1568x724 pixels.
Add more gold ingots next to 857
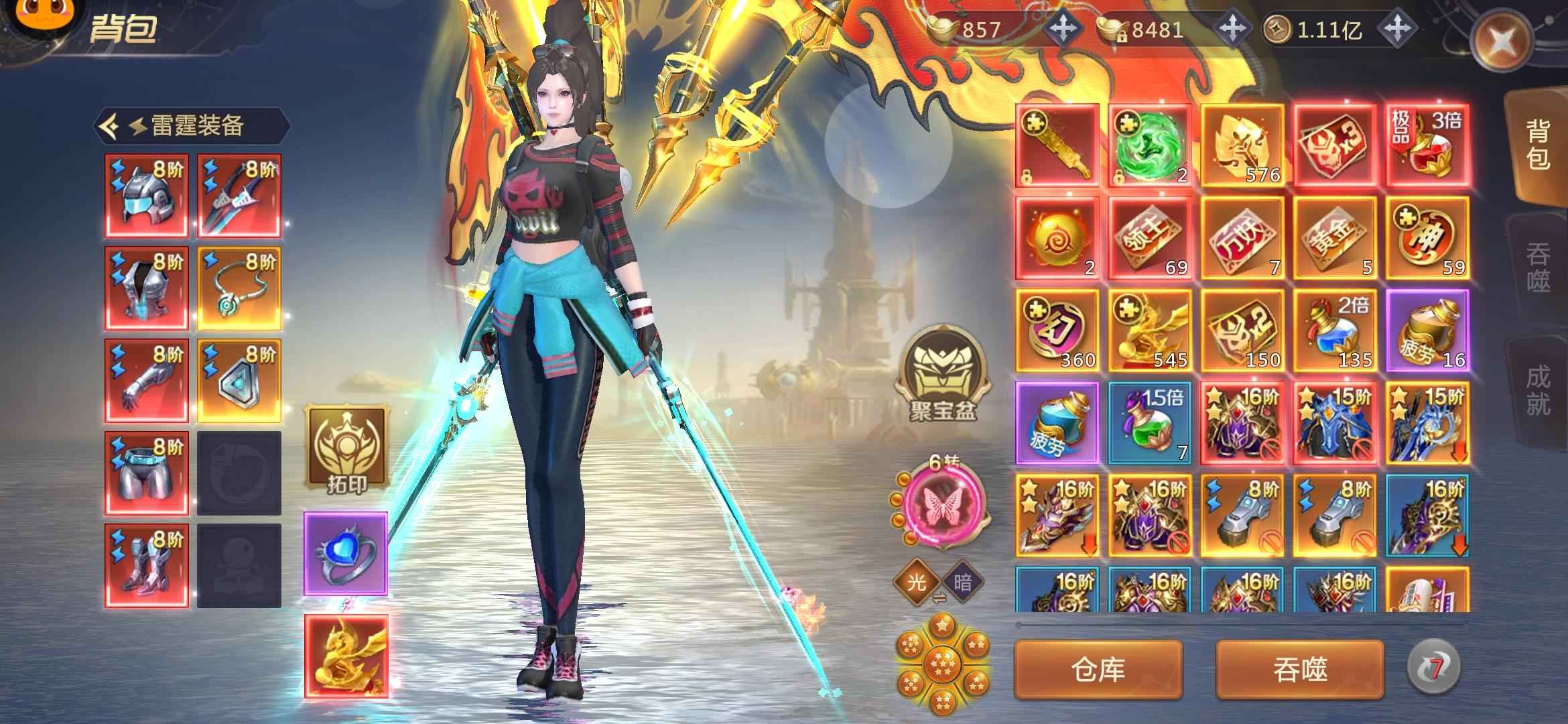tap(1063, 29)
